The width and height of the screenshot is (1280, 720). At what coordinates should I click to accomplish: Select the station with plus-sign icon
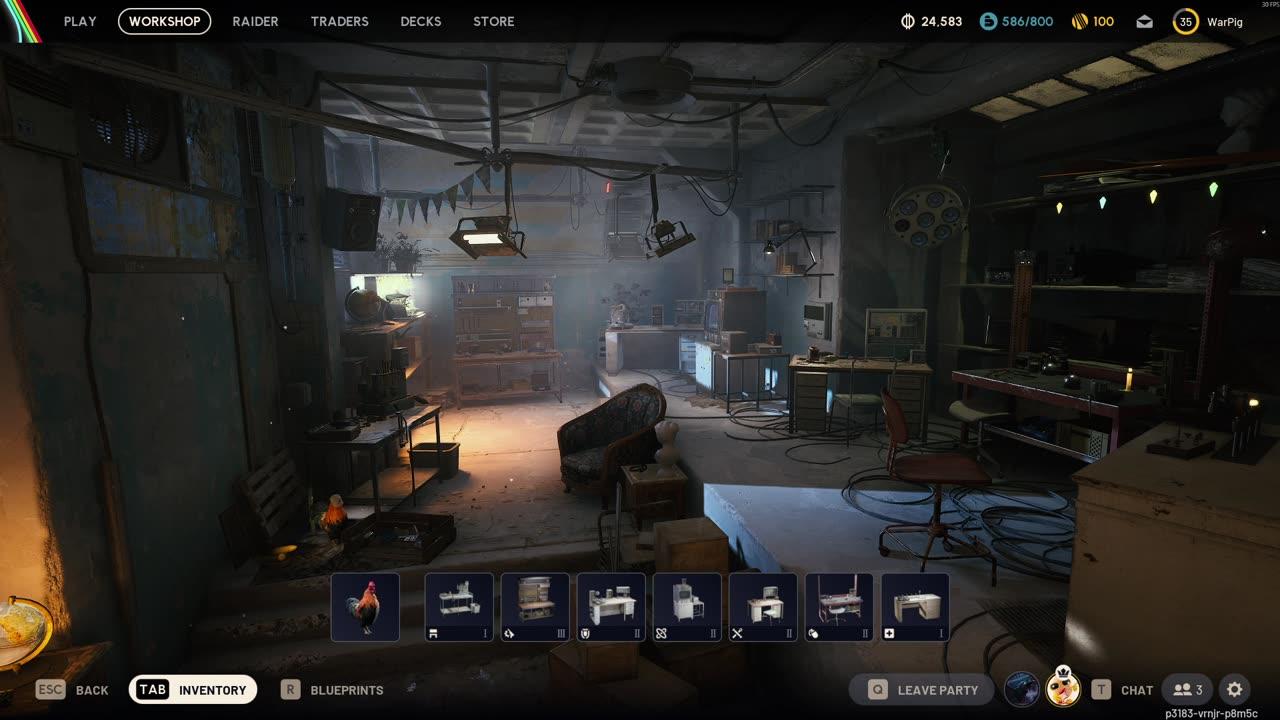915,606
